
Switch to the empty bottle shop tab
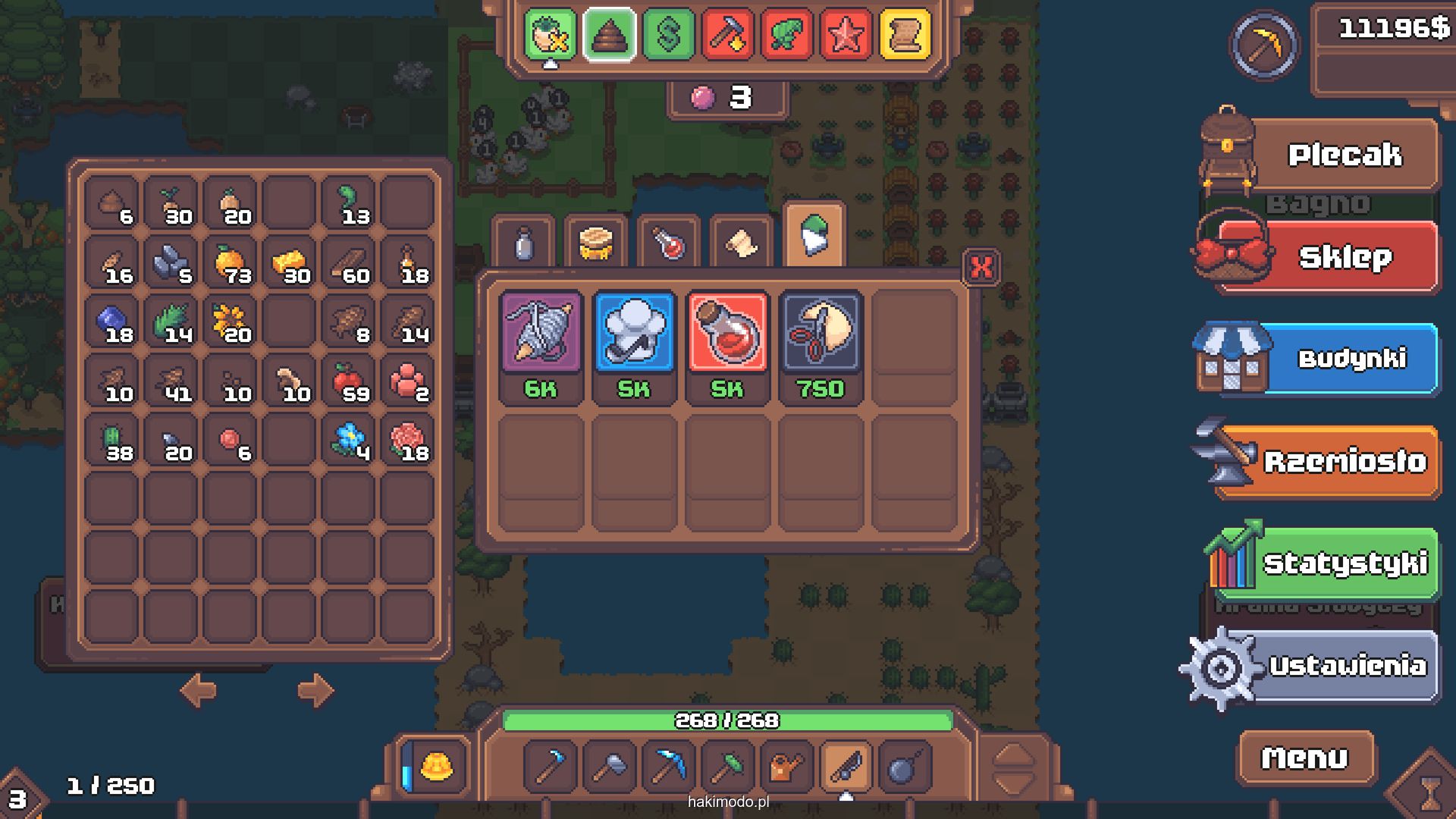(x=523, y=243)
